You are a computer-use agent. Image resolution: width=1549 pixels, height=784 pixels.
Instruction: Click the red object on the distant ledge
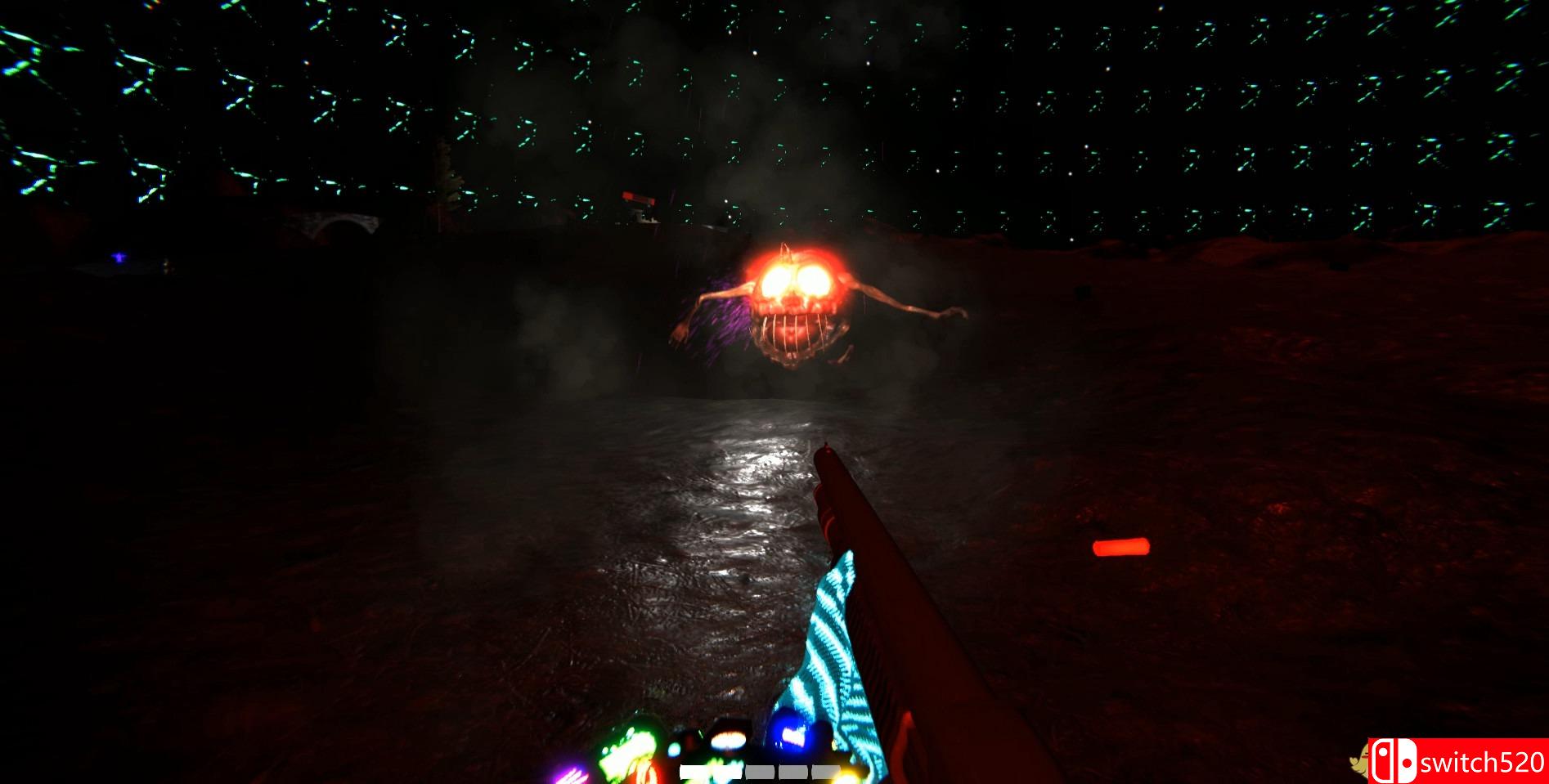[x=639, y=199]
